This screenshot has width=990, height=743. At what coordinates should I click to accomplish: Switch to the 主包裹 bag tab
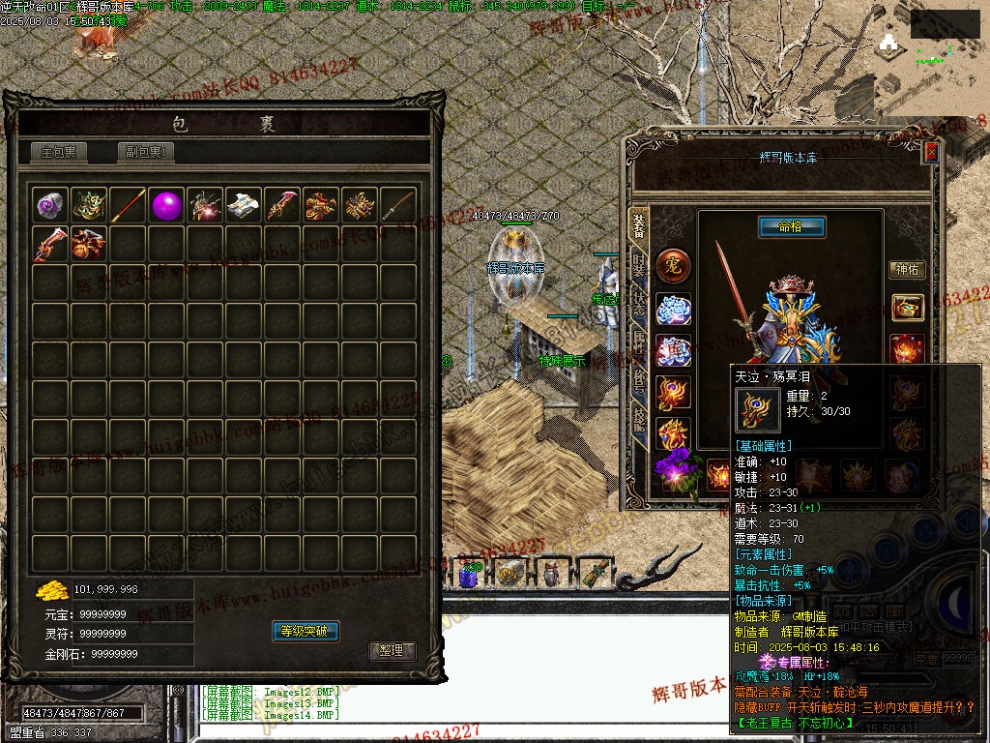coord(58,153)
